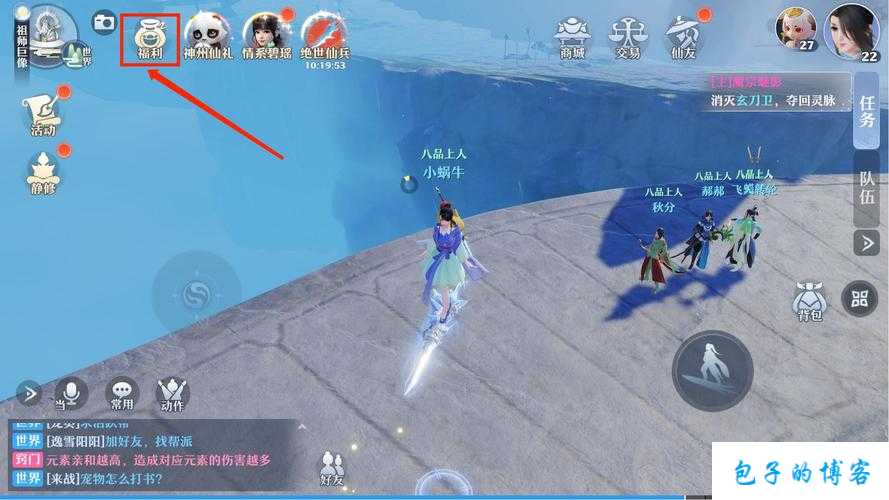This screenshot has width=889, height=500.
Task: Tap the camera screenshot icon
Action: (103, 21)
